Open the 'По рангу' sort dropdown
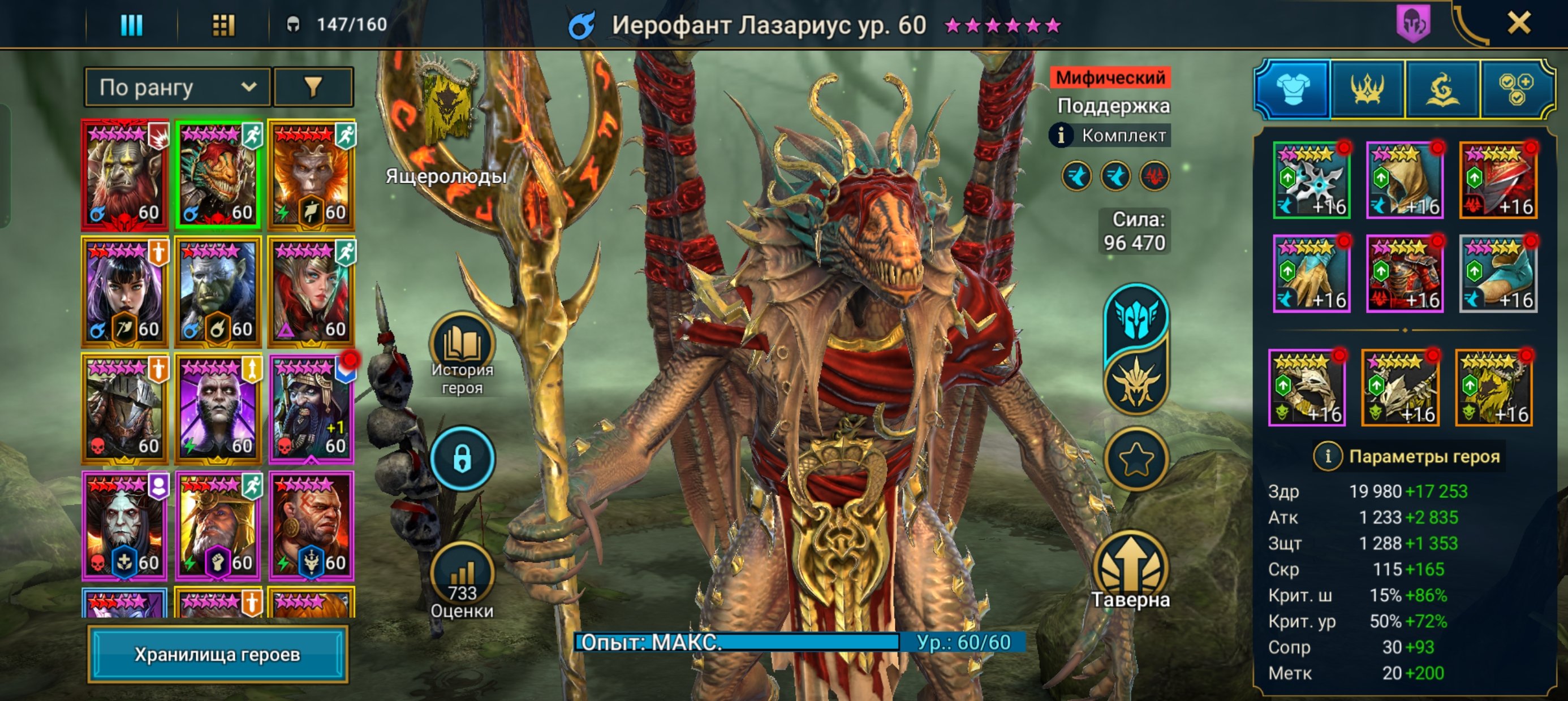This screenshot has height=701, width=1568. coord(177,88)
